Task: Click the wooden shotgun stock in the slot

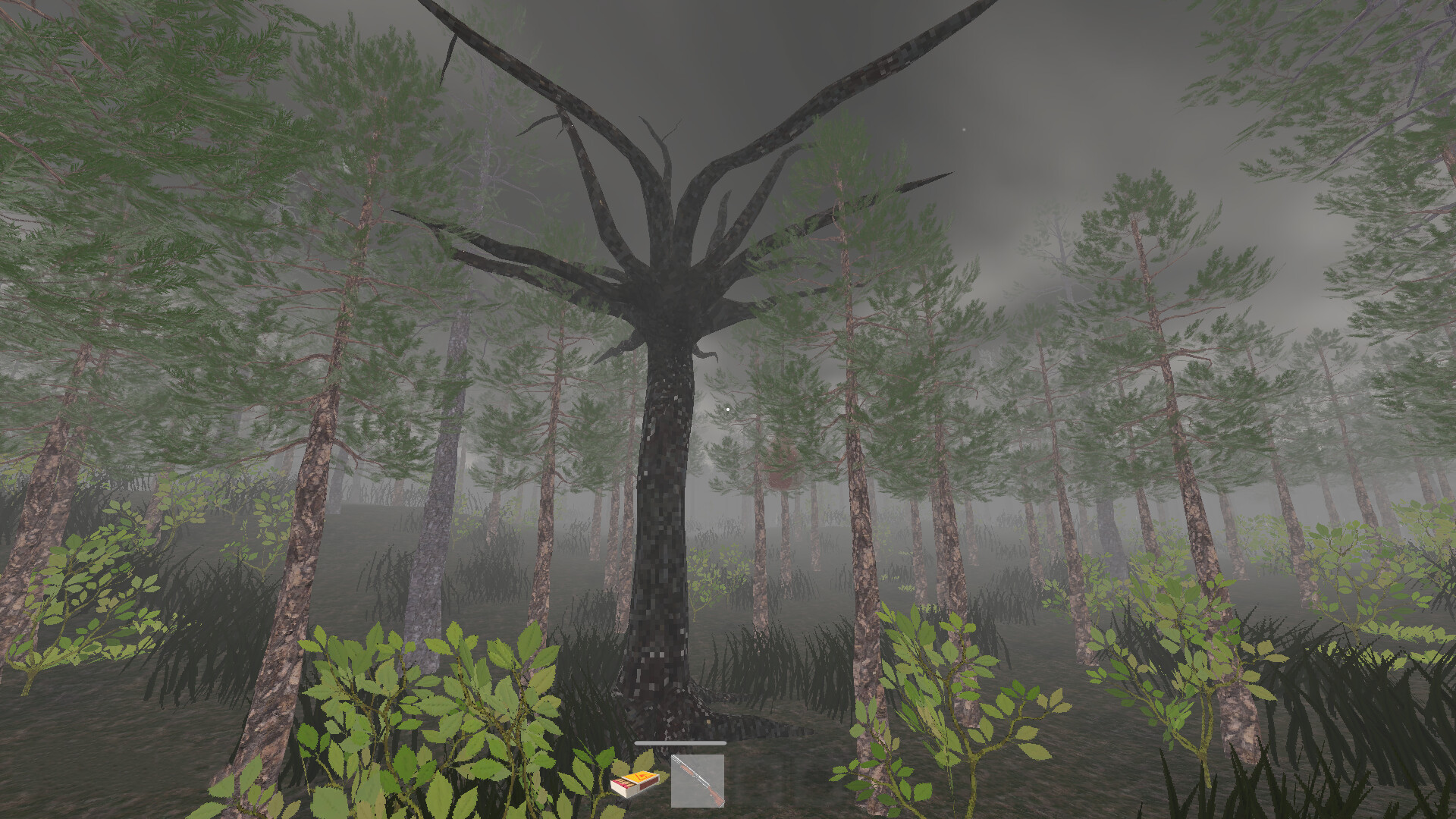Action: point(715,796)
